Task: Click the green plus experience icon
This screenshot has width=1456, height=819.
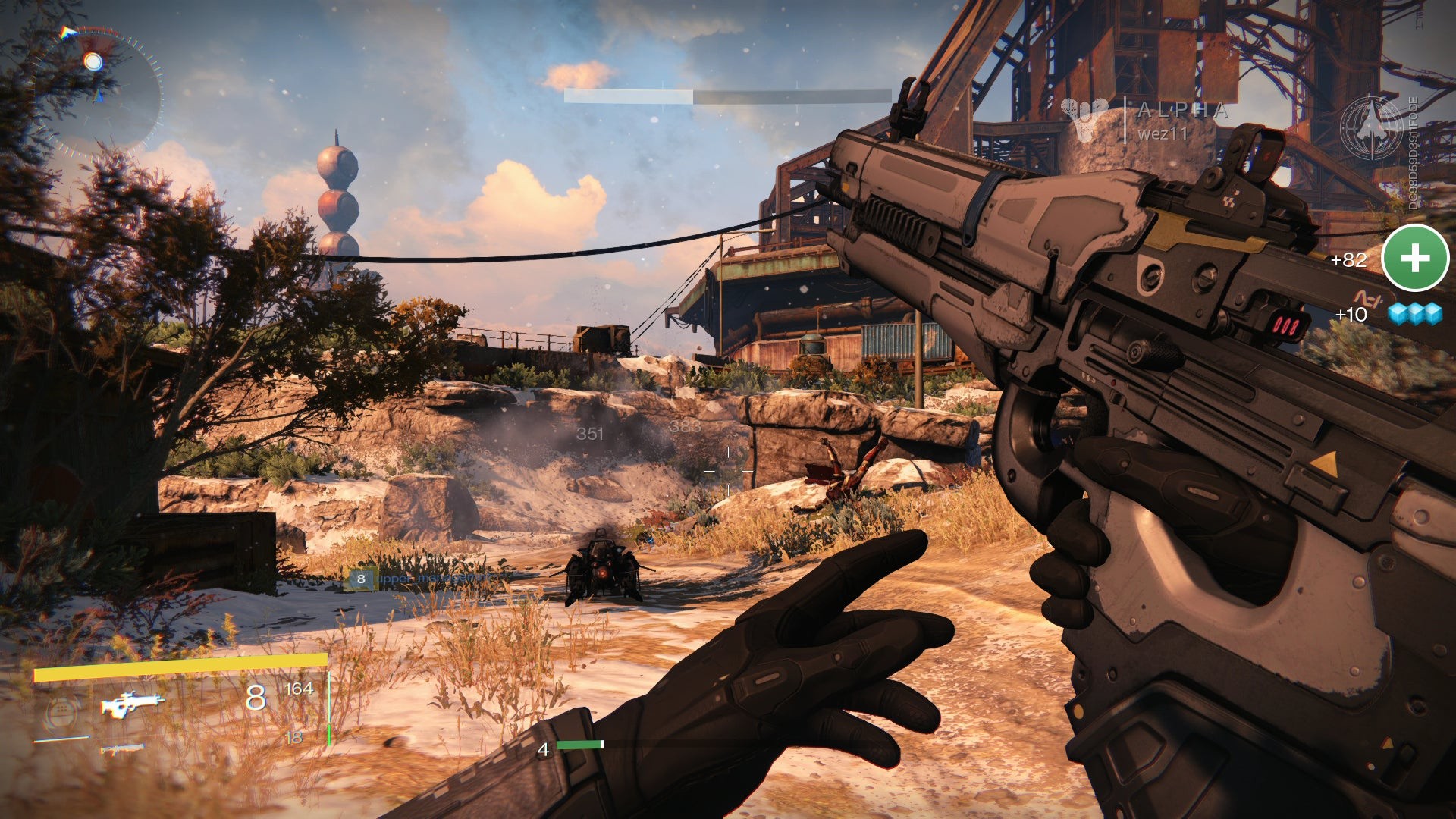Action: [x=1415, y=259]
